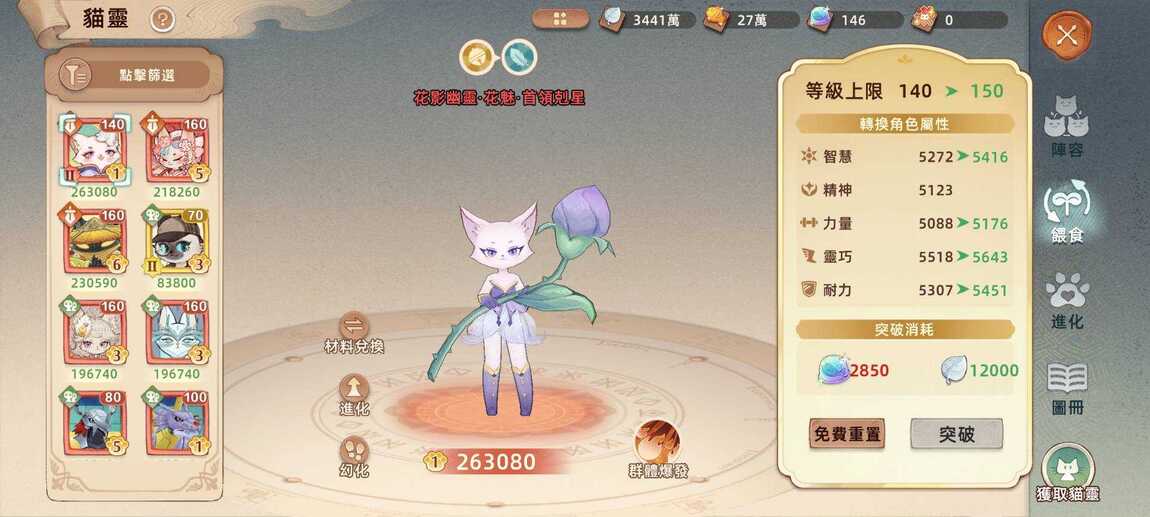Open 材料兌換 material exchange
The height and width of the screenshot is (517, 1150).
[354, 329]
